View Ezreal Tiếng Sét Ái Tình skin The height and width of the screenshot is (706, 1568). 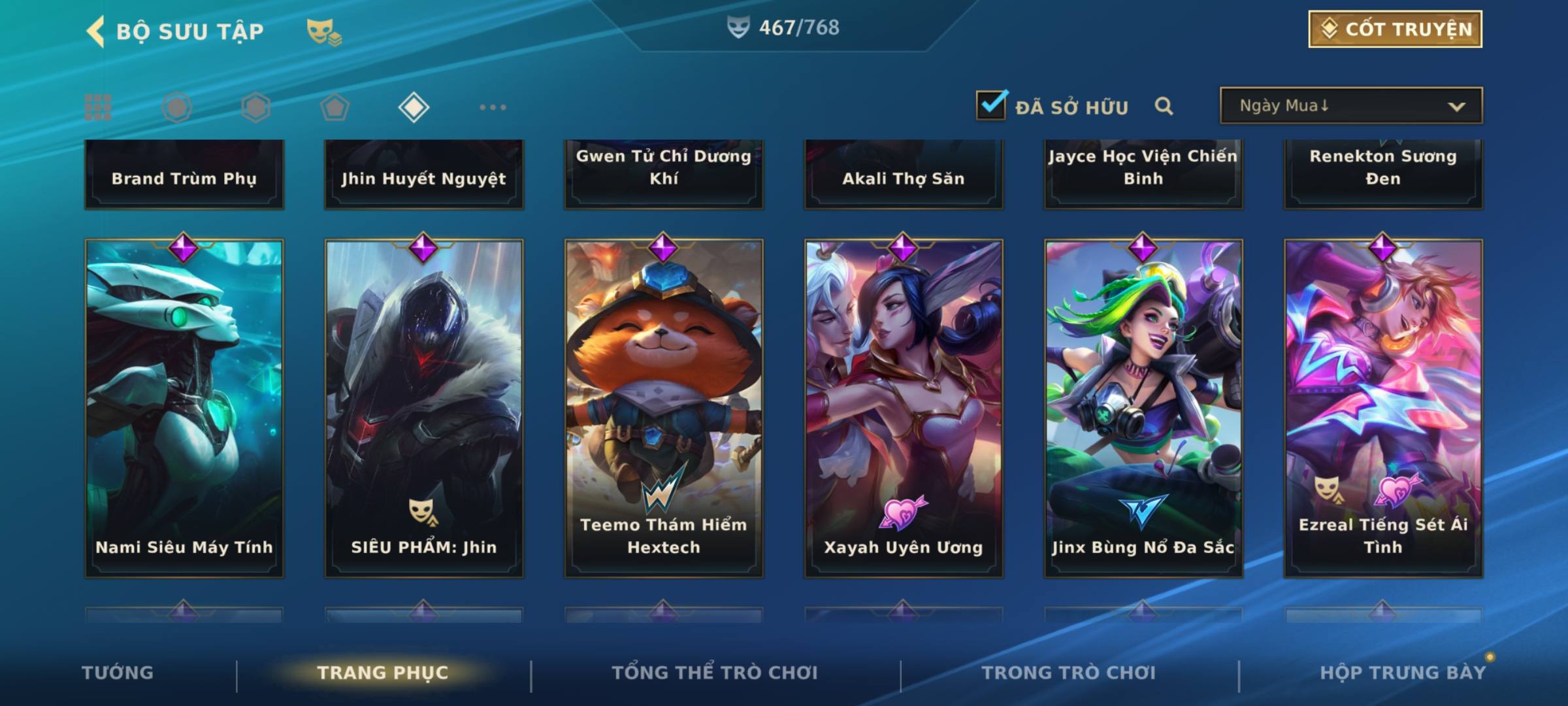[x=1383, y=409]
